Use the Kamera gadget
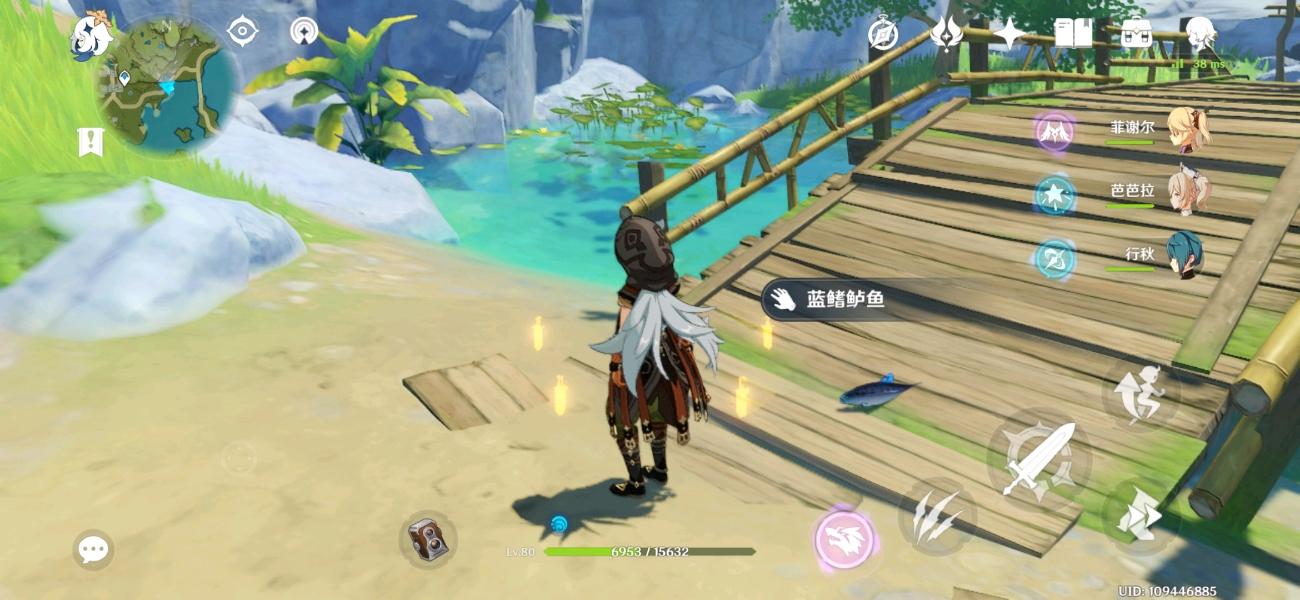The height and width of the screenshot is (600, 1300). coord(428,541)
